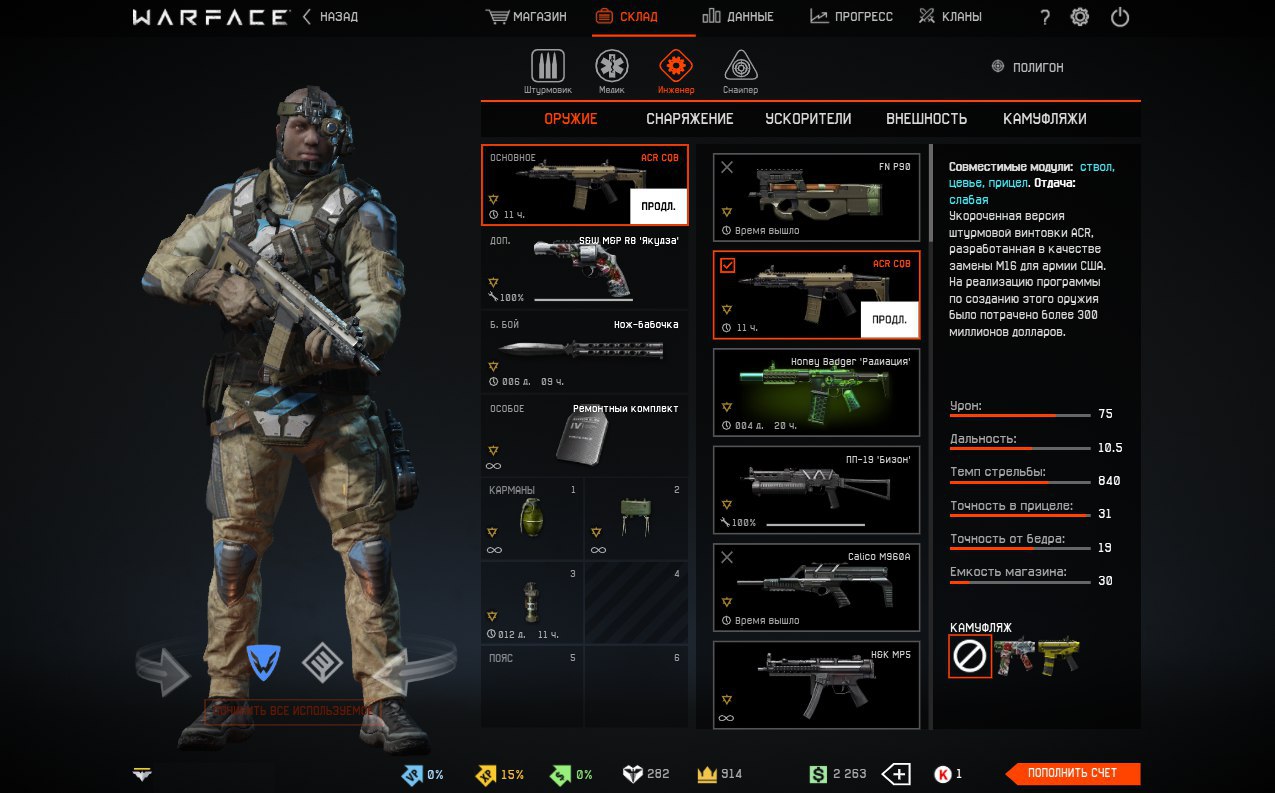The image size is (1275, 793).
Task: Switch to the Ускорители tab
Action: pyautogui.click(x=808, y=119)
